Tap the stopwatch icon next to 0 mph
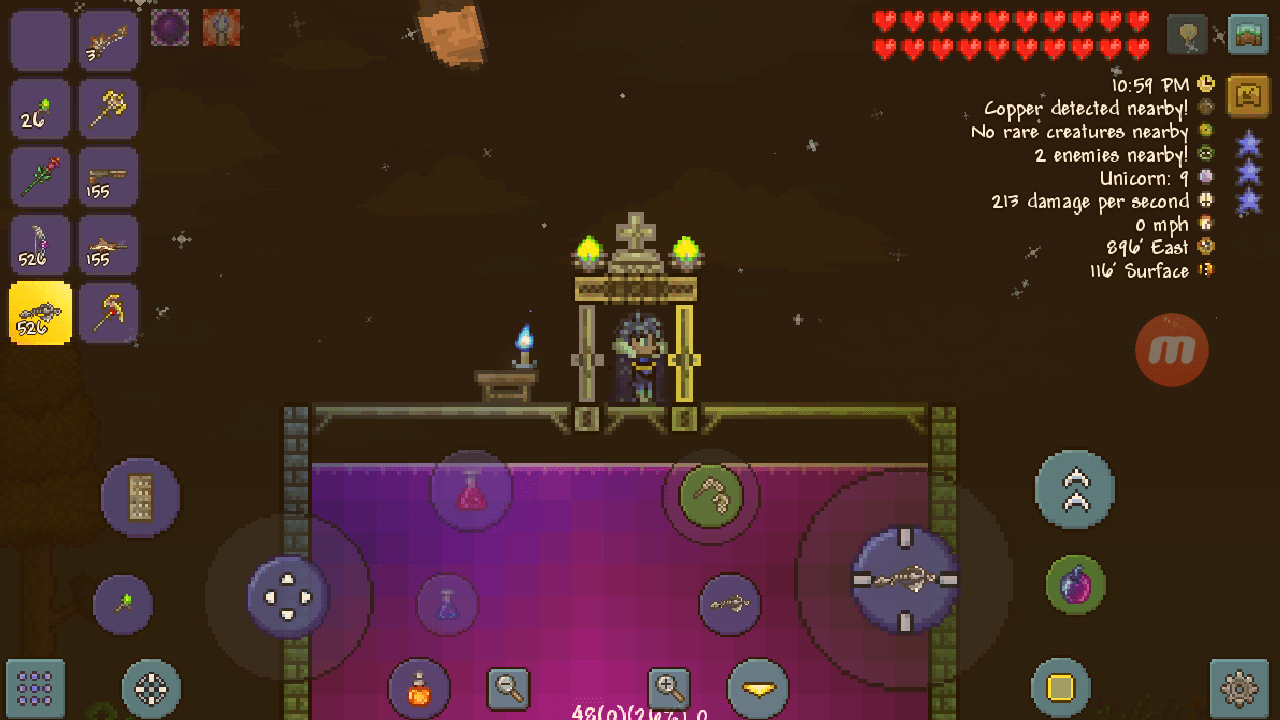This screenshot has width=1280, height=720. pyautogui.click(x=1204, y=224)
